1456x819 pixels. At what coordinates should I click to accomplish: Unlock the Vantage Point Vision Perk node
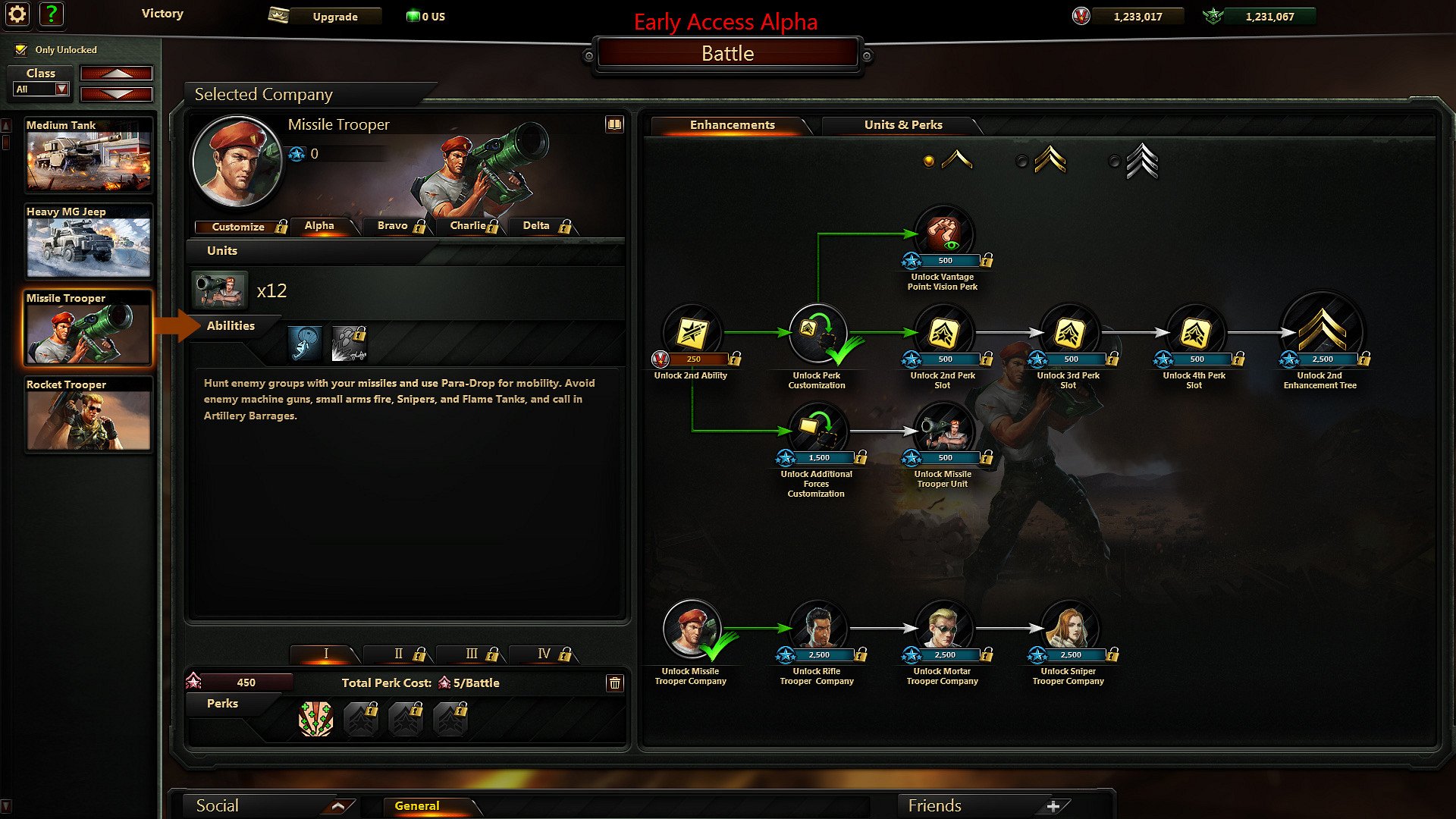tap(943, 235)
